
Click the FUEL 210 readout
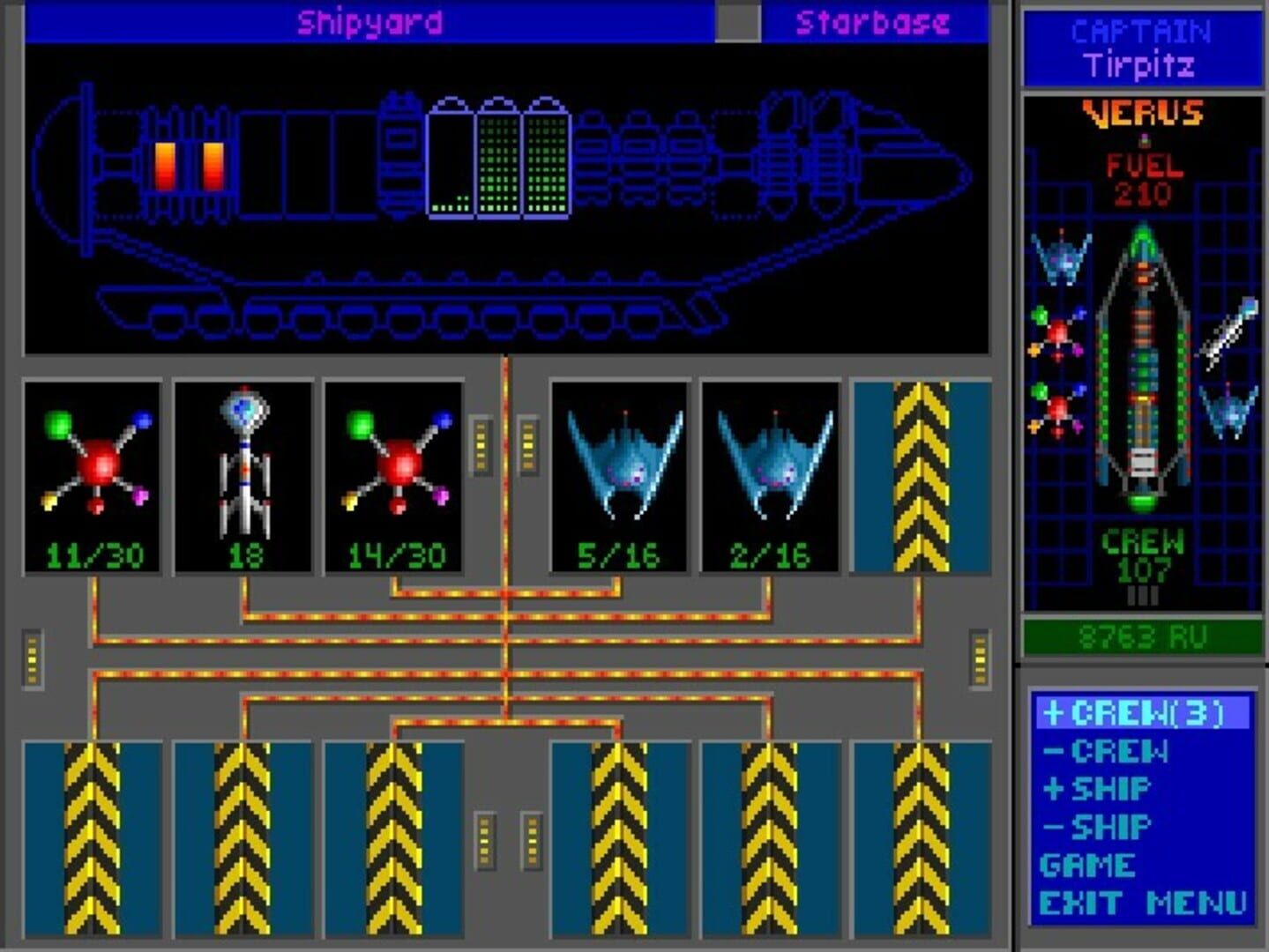[x=1144, y=174]
